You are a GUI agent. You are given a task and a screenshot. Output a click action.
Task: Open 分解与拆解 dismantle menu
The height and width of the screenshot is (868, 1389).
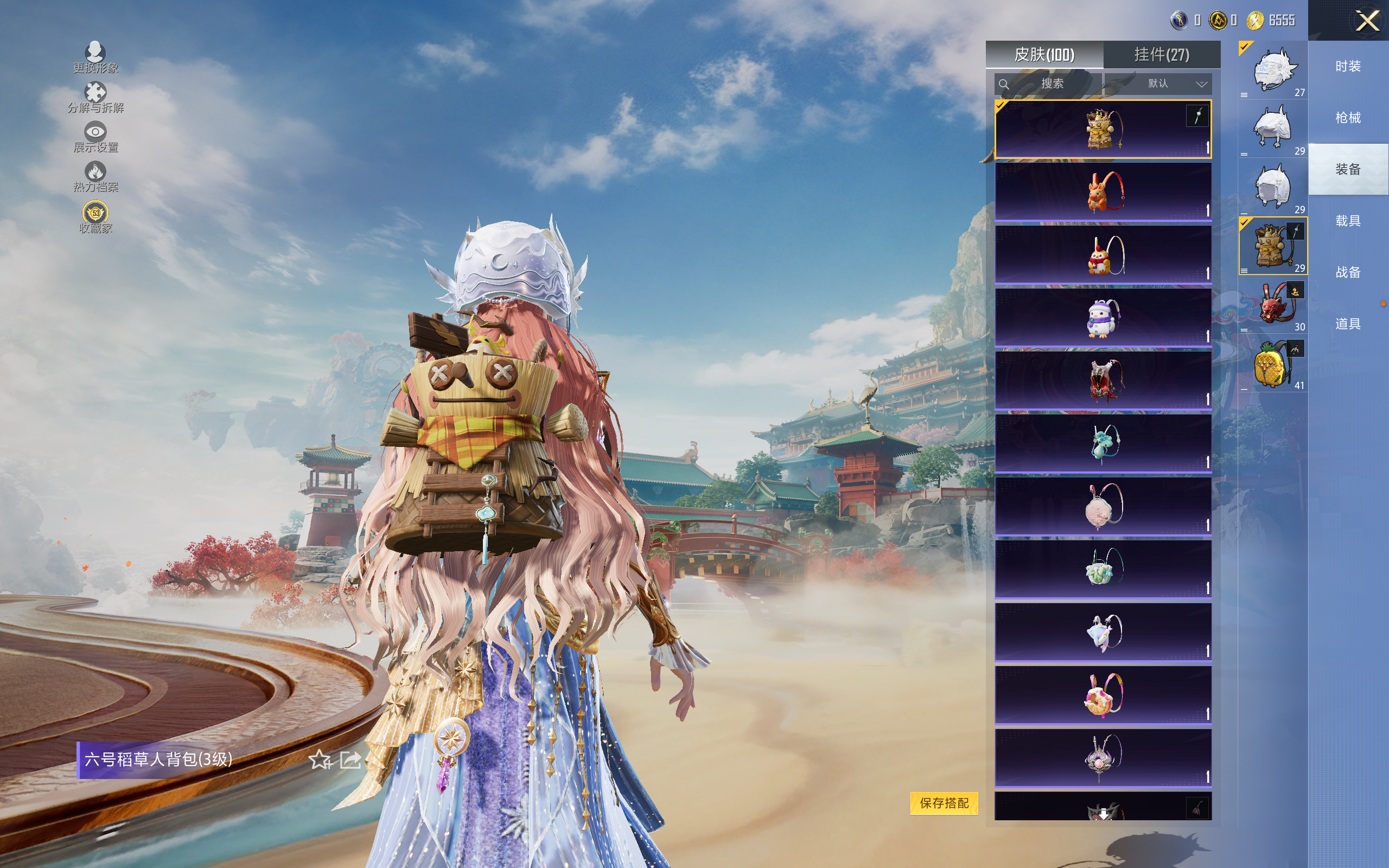[x=95, y=97]
